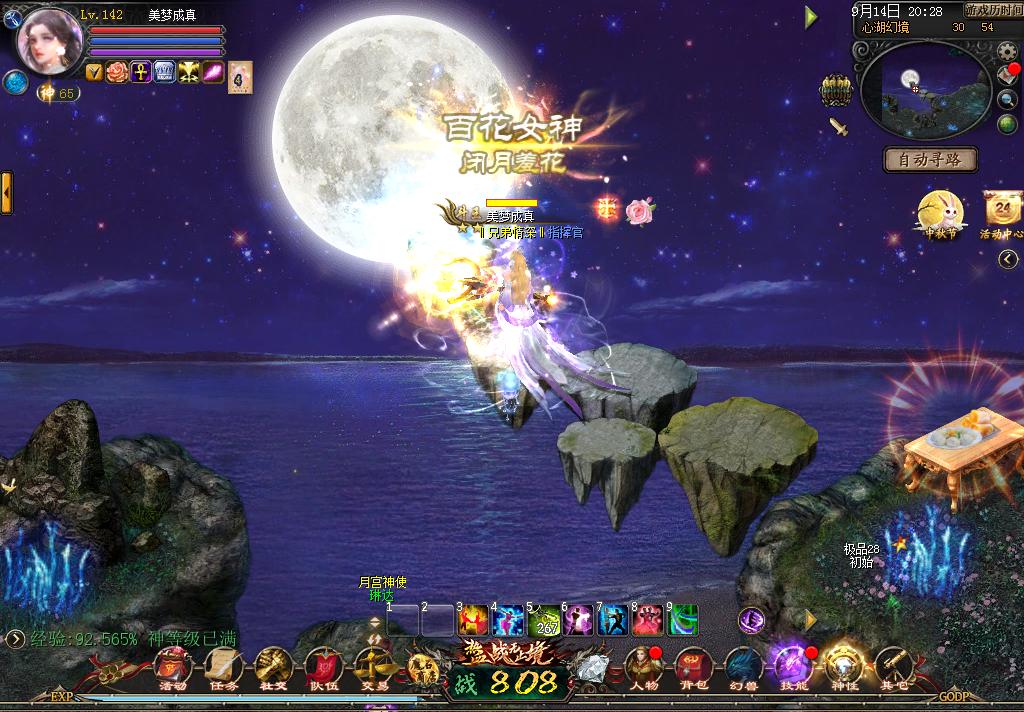The image size is (1024, 712).
Task: Open the 交易 (Trade) menu
Action: (373, 664)
